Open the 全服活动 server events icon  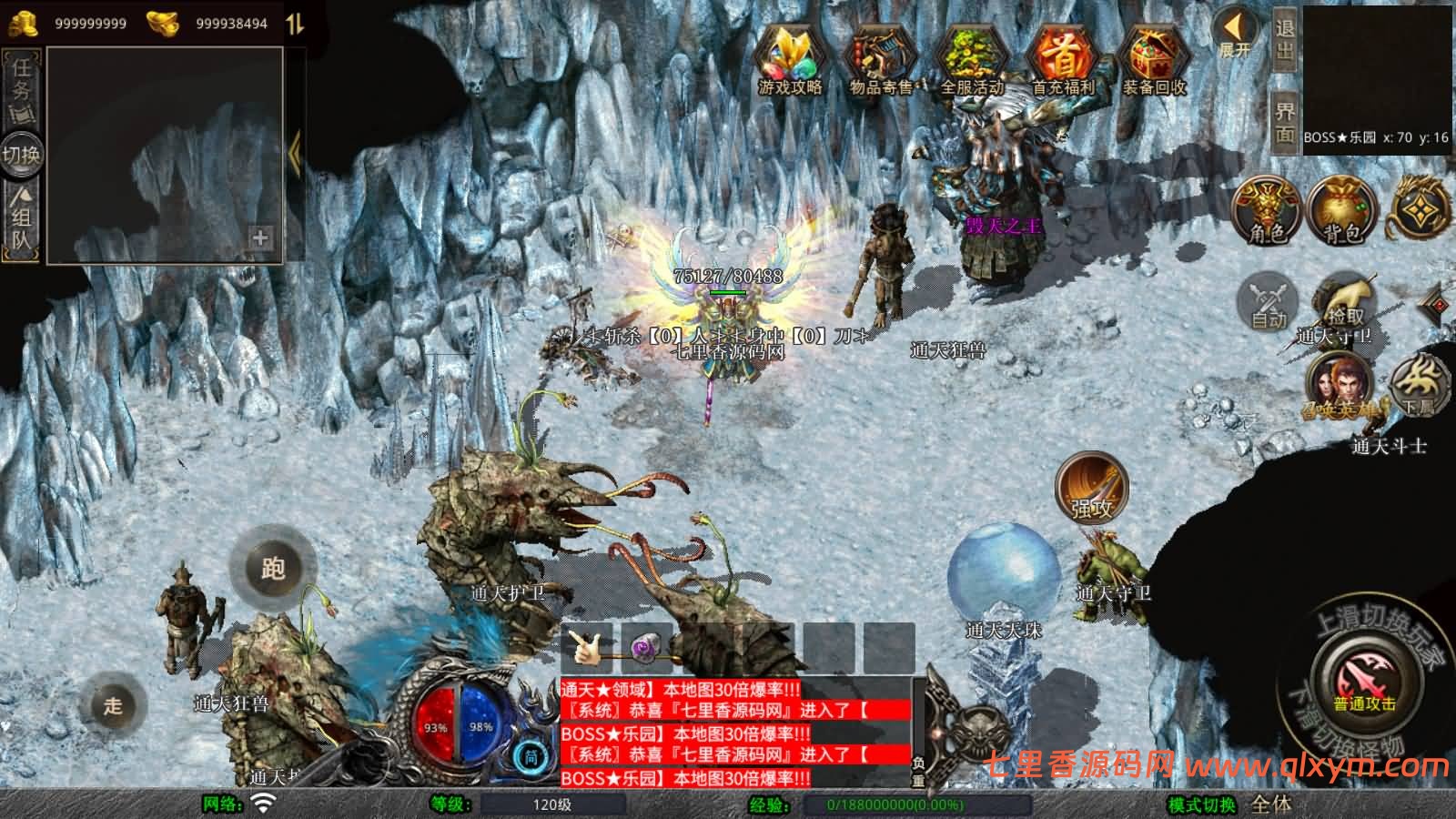click(x=971, y=59)
